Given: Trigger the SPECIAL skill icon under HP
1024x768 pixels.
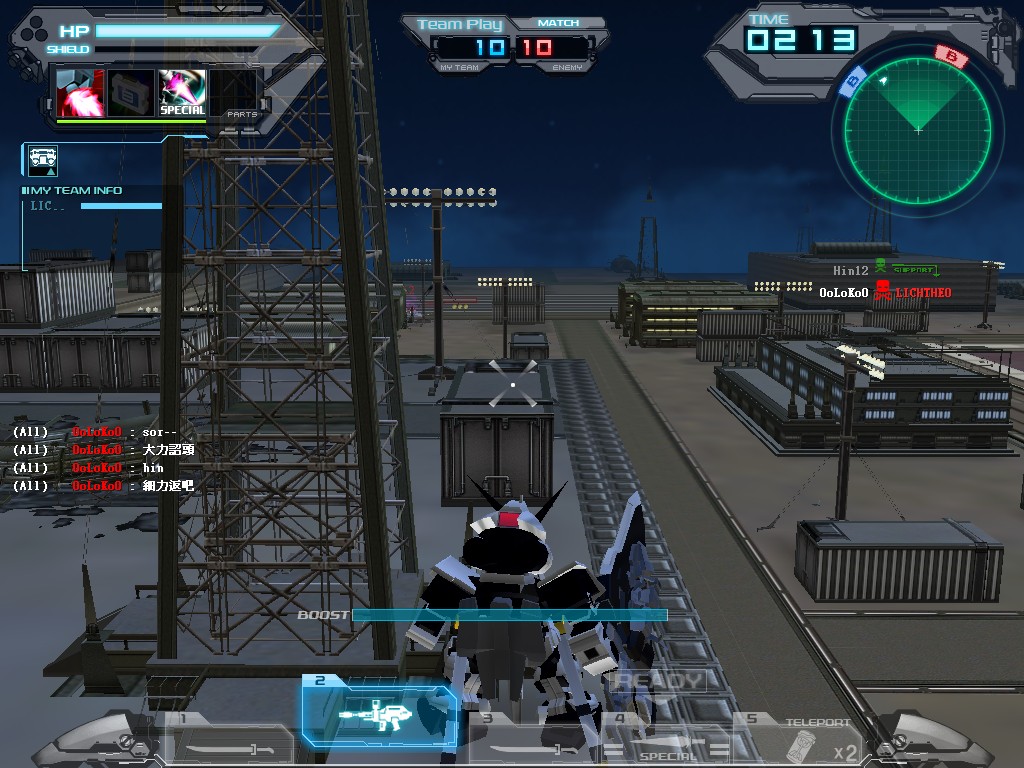Looking at the screenshot, I should pyautogui.click(x=182, y=93).
